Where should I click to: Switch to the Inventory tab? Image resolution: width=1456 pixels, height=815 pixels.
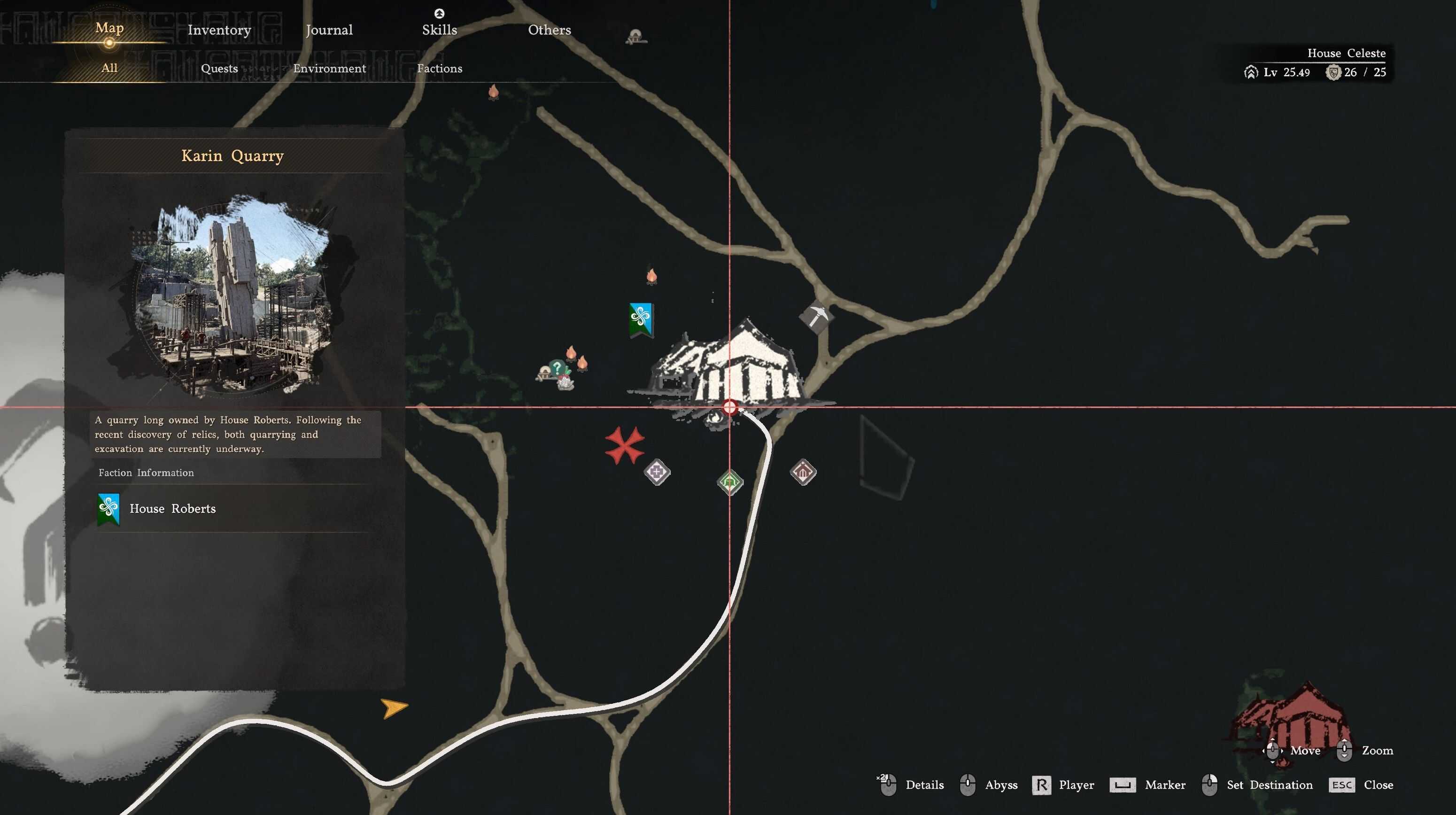click(219, 30)
